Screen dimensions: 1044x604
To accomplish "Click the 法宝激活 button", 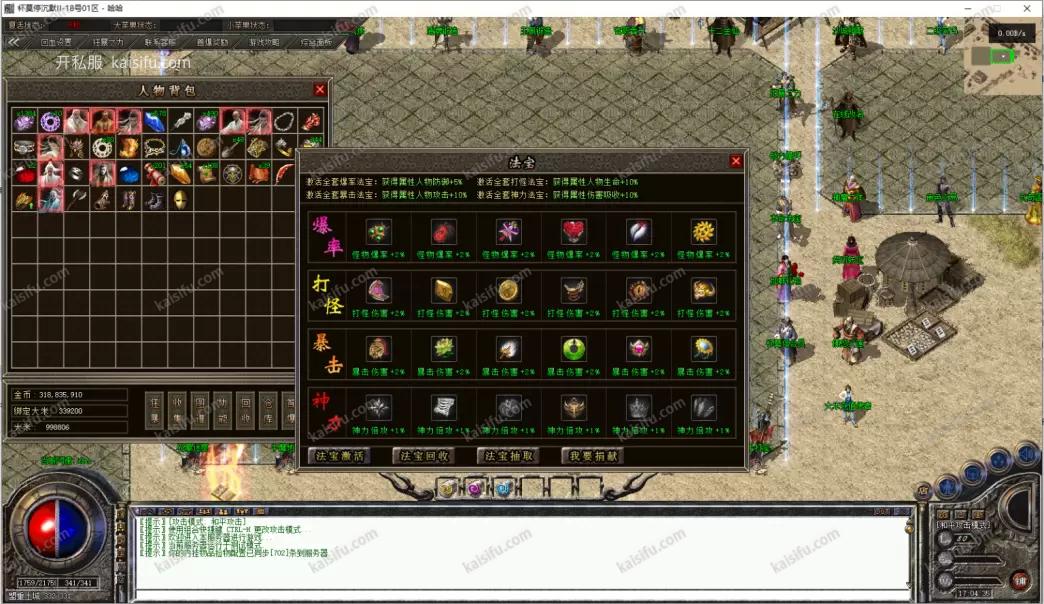I will pyautogui.click(x=340, y=456).
